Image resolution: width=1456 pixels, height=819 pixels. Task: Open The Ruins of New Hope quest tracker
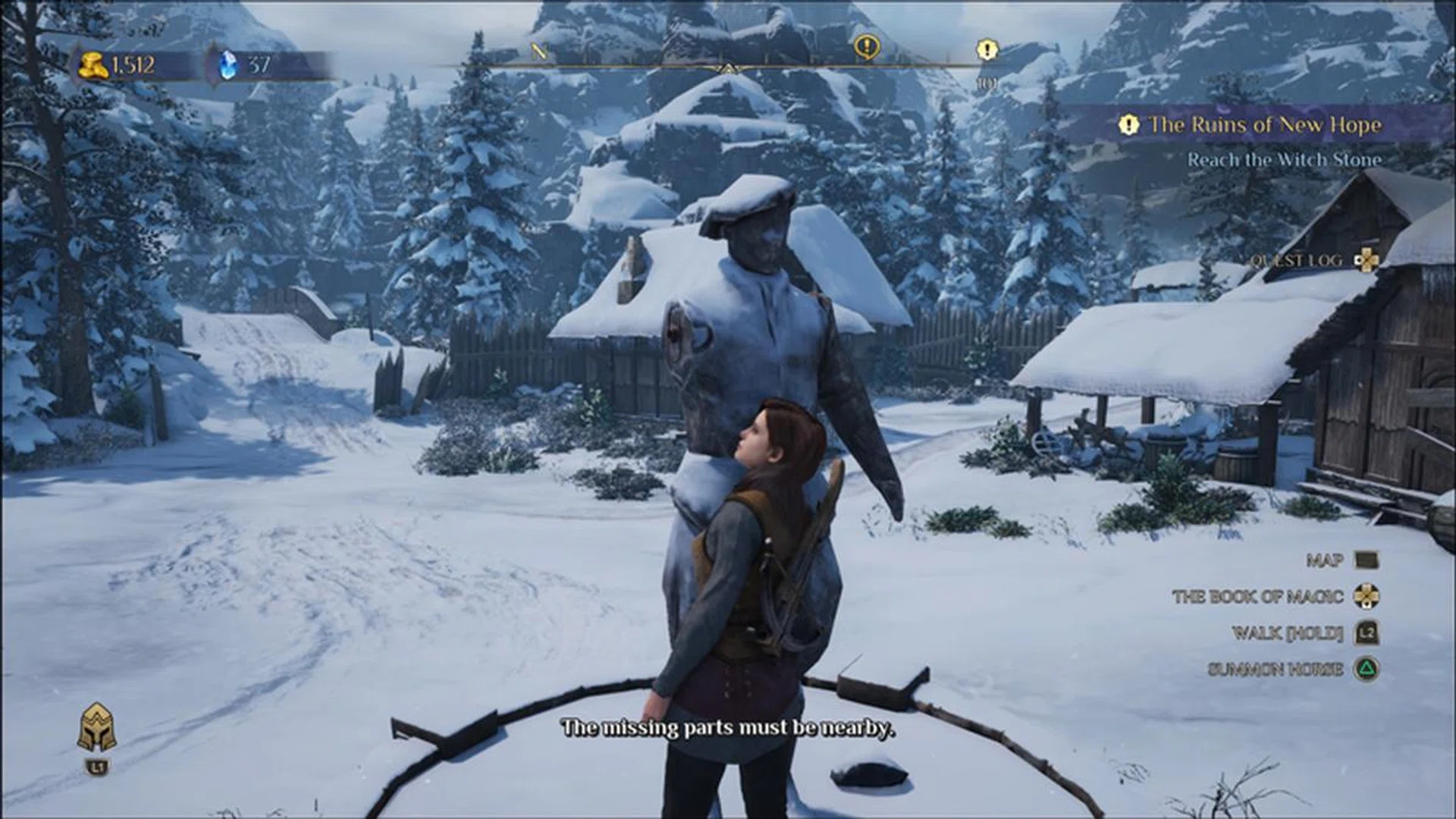pos(1264,124)
